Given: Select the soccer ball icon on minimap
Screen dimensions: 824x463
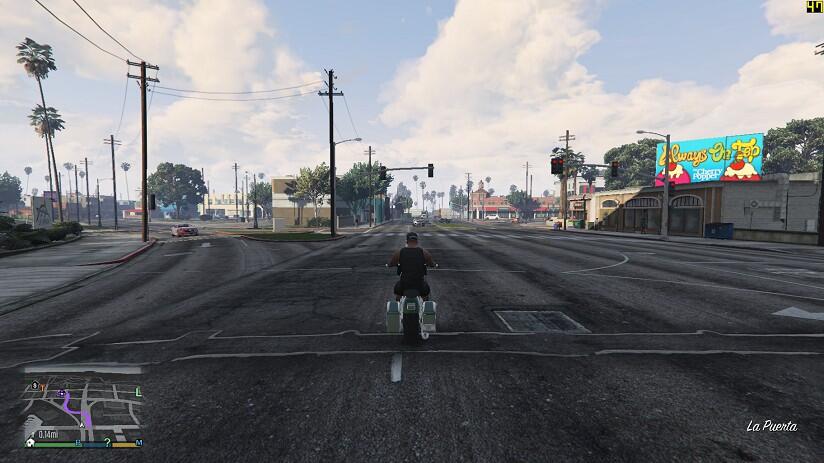Looking at the screenshot, I should pos(31,441).
